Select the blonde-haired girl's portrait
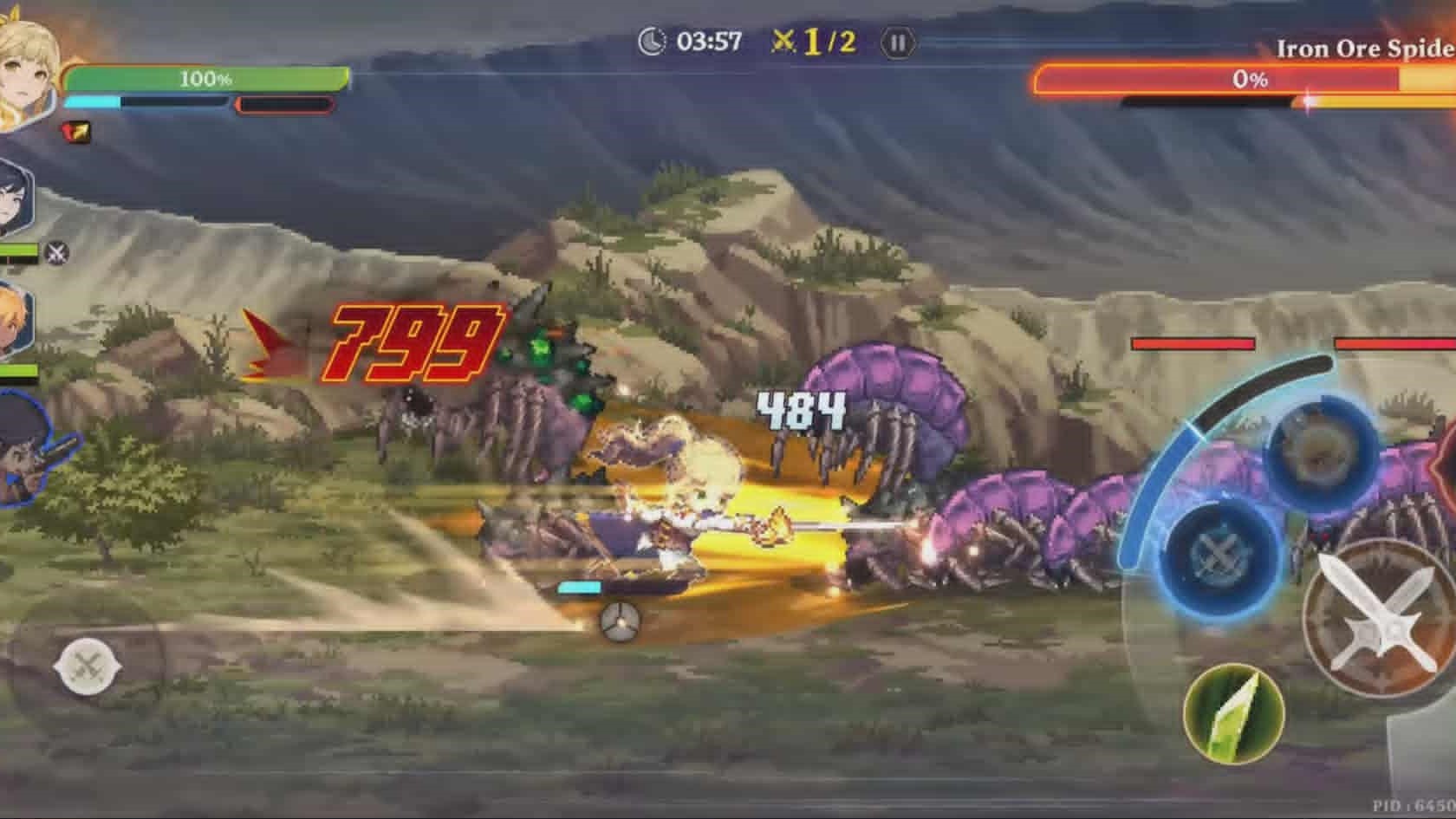This screenshot has width=1456, height=819. click(26, 74)
